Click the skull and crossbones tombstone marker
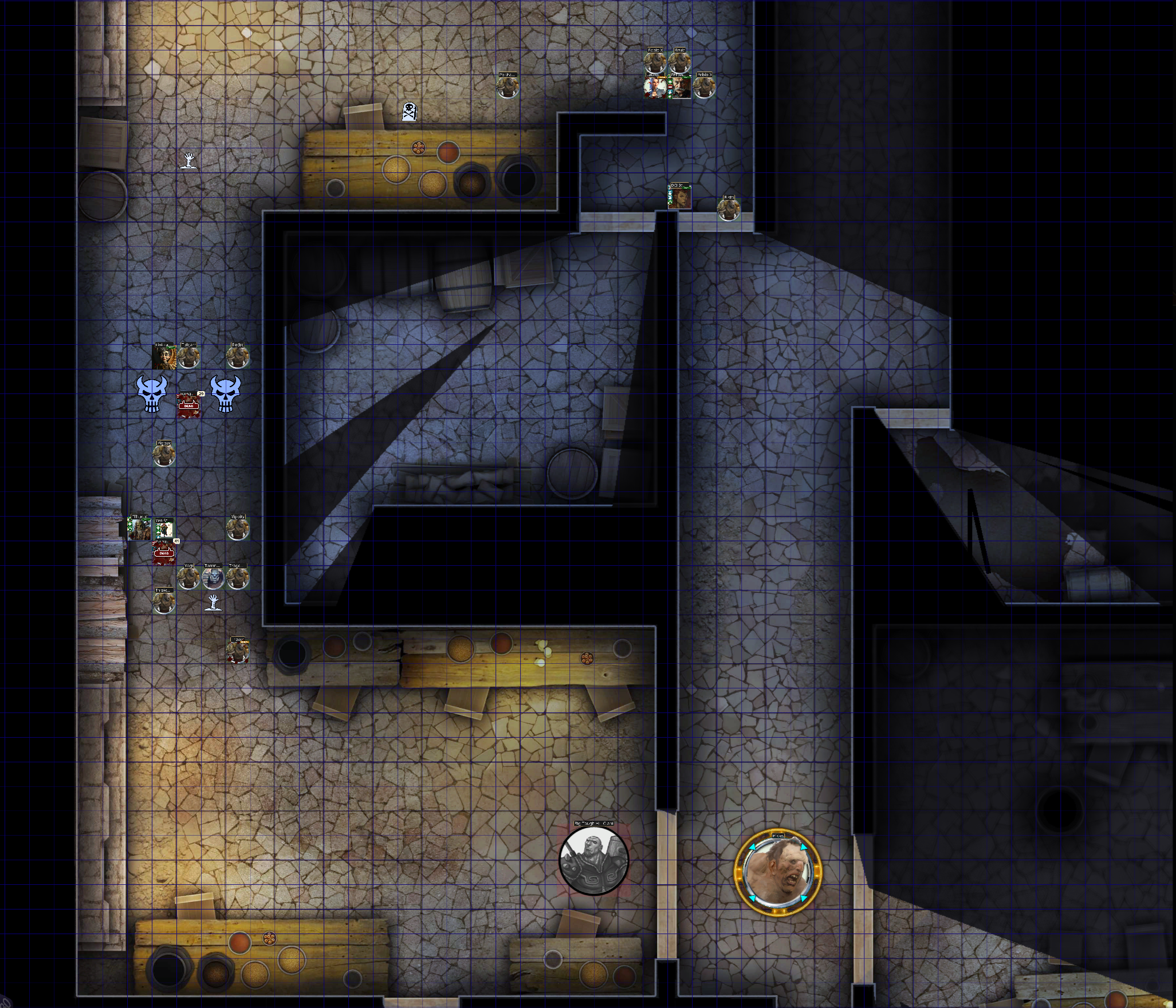This screenshot has height=1008, width=1176. click(x=409, y=111)
